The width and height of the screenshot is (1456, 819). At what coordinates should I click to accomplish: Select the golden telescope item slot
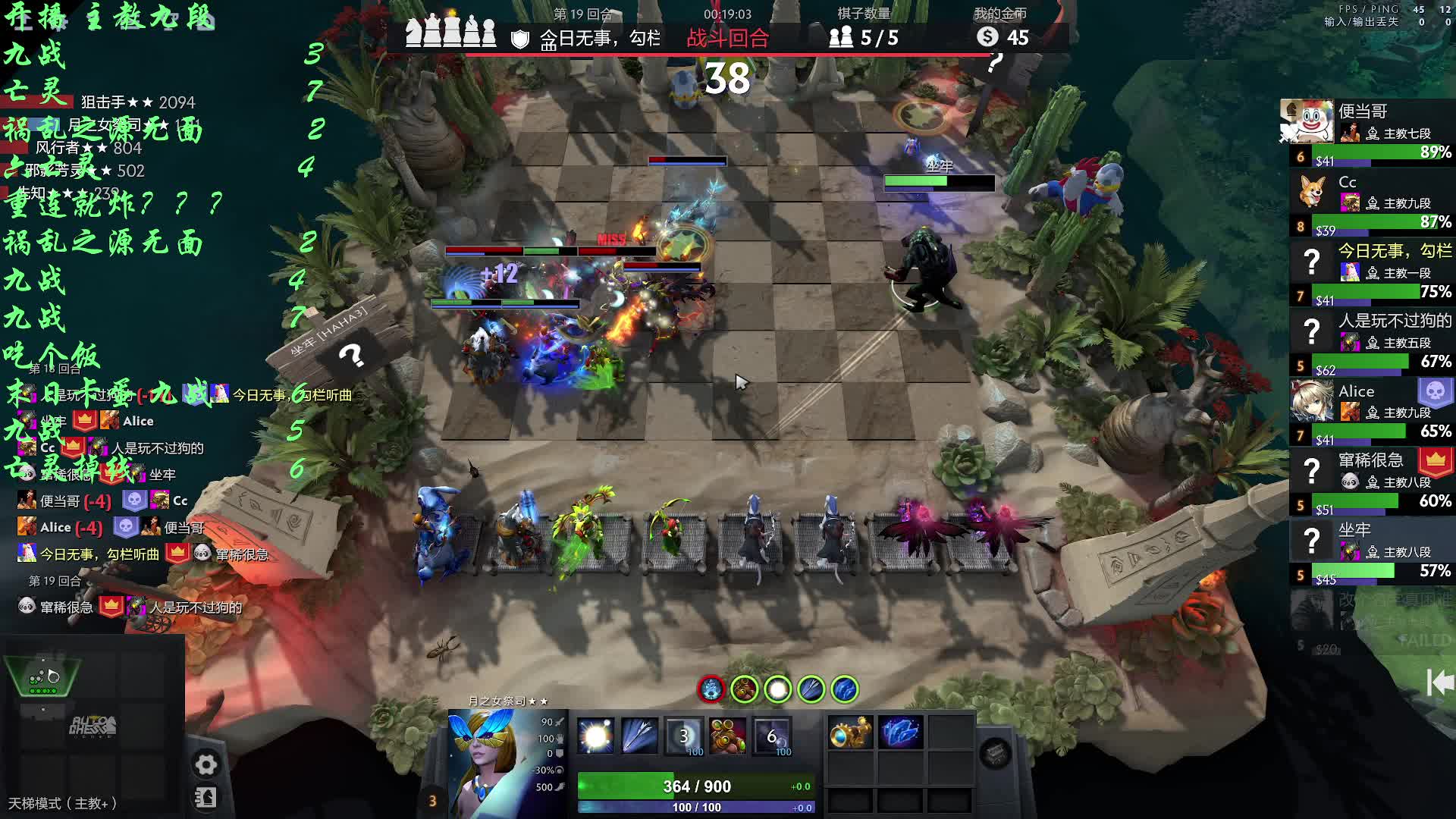(x=849, y=734)
